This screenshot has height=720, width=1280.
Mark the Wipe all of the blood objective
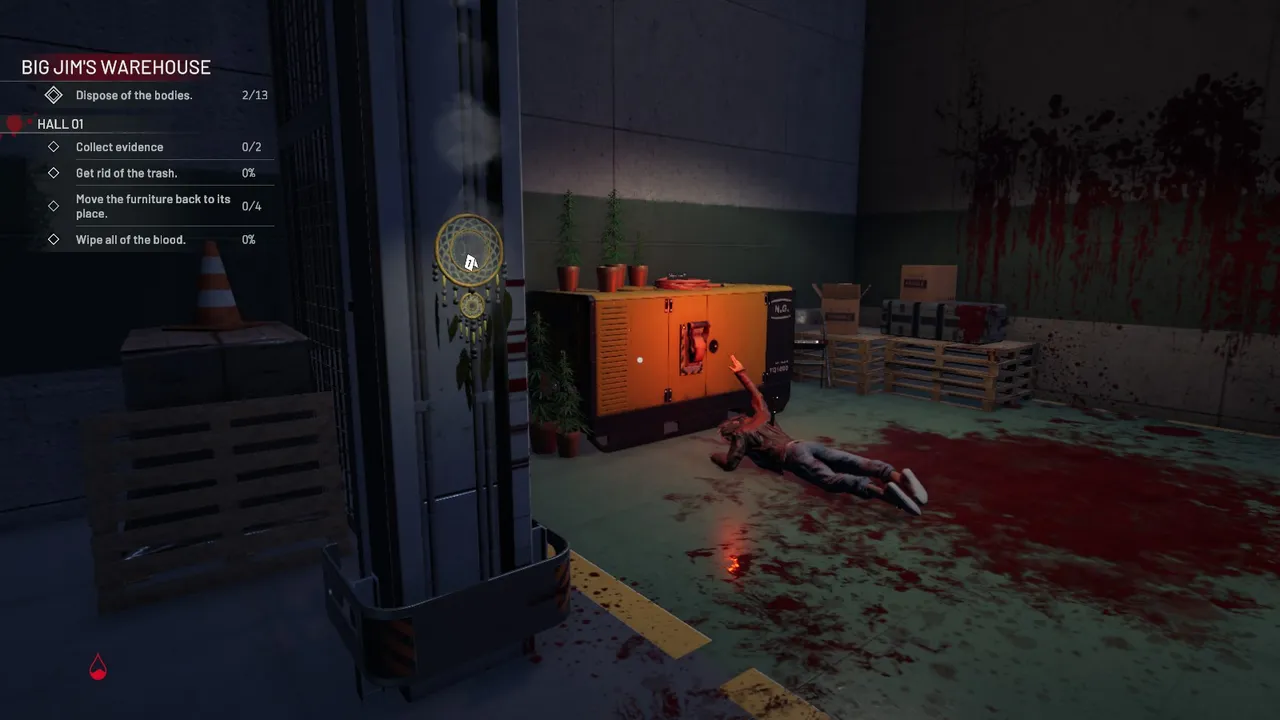click(130, 239)
